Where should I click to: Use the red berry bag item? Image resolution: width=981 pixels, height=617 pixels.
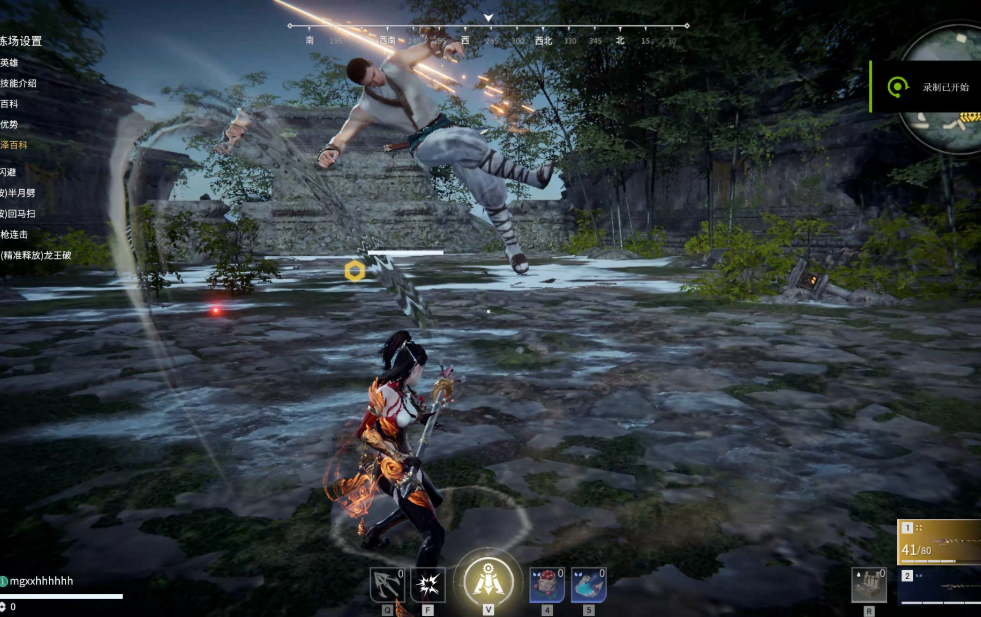[547, 585]
